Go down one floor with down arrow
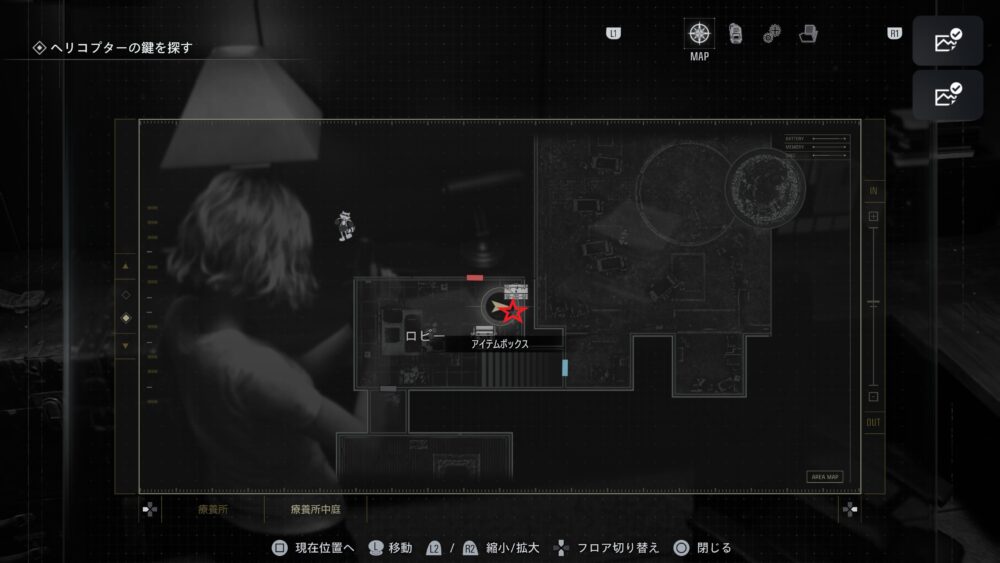The width and height of the screenshot is (1000, 563). coord(125,346)
